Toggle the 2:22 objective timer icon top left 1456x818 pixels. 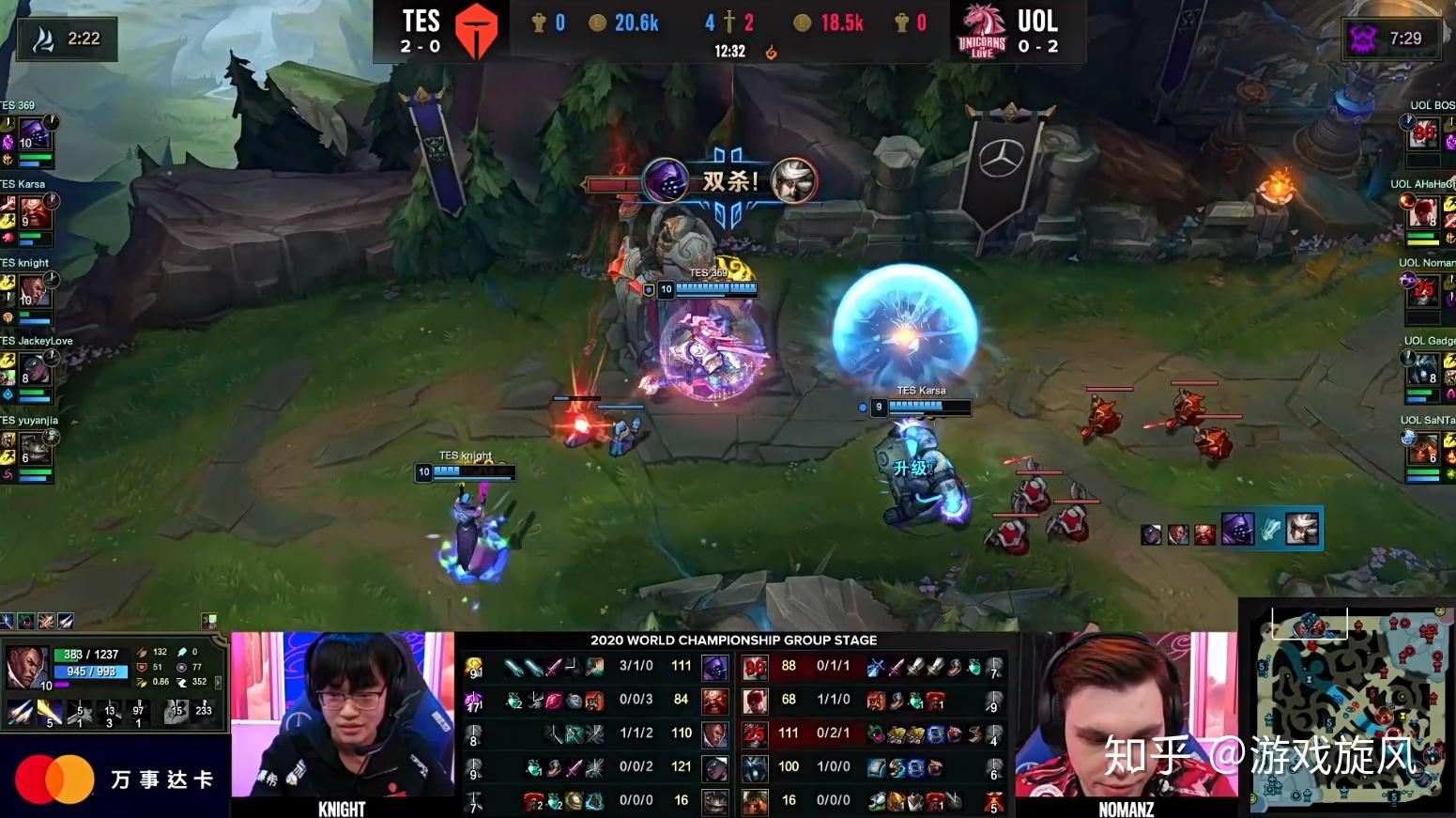tap(41, 39)
